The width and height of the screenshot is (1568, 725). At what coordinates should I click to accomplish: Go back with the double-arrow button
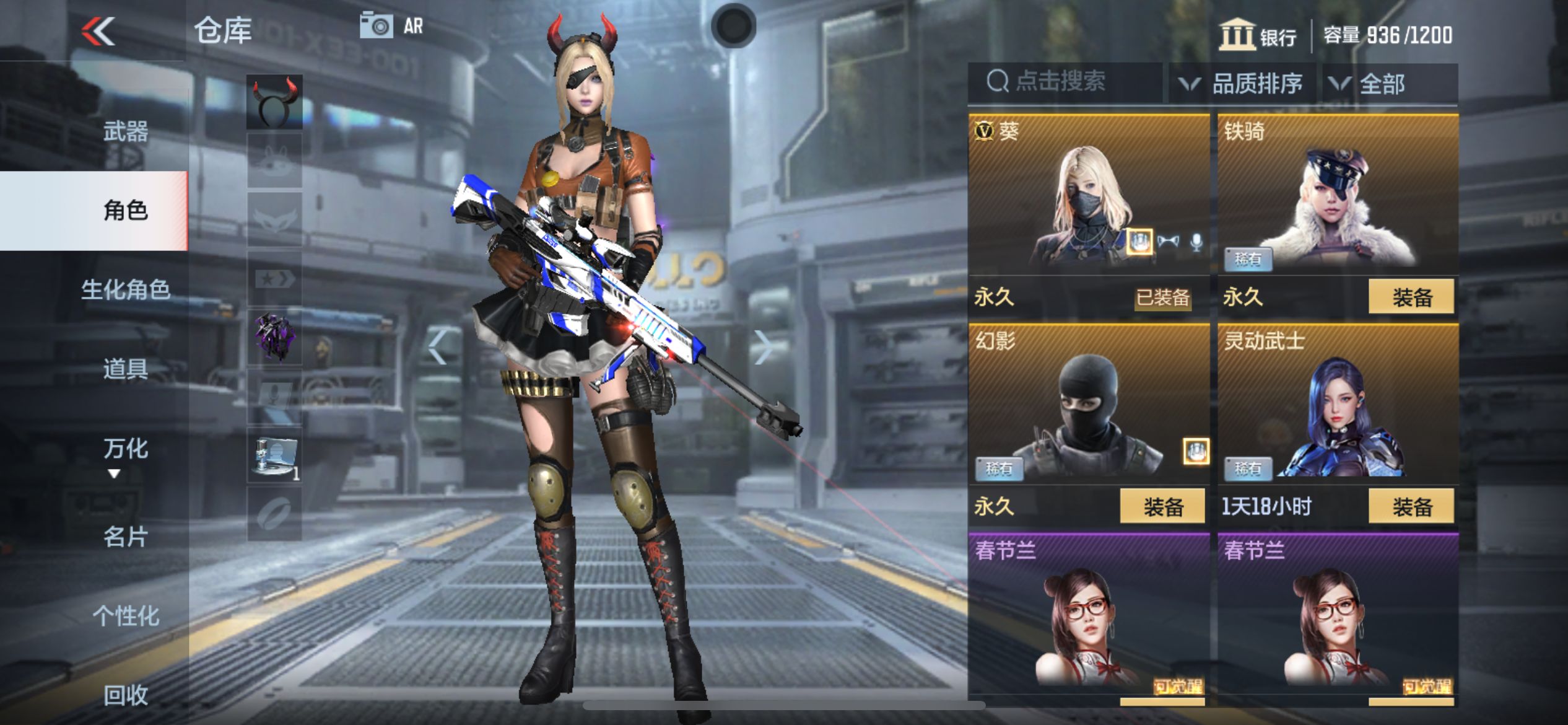[98, 31]
